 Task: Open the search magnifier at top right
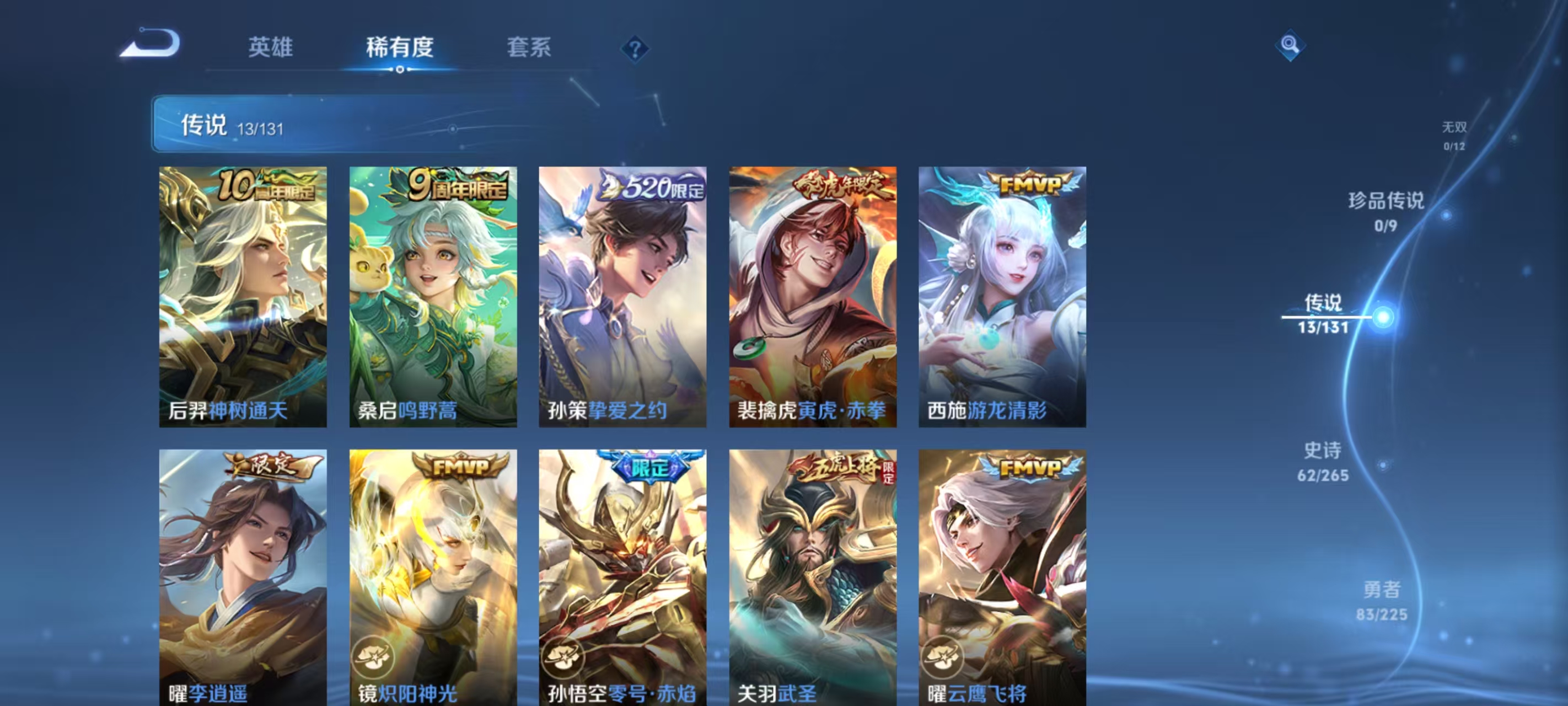point(1291,46)
